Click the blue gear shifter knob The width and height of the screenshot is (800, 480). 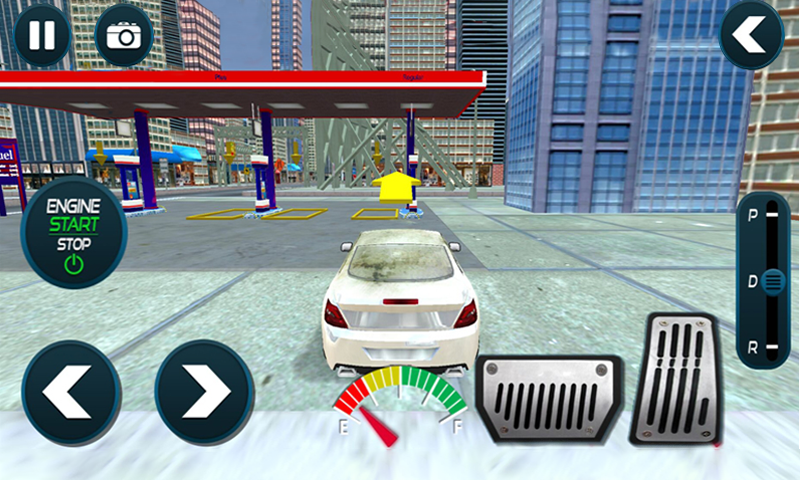click(771, 281)
